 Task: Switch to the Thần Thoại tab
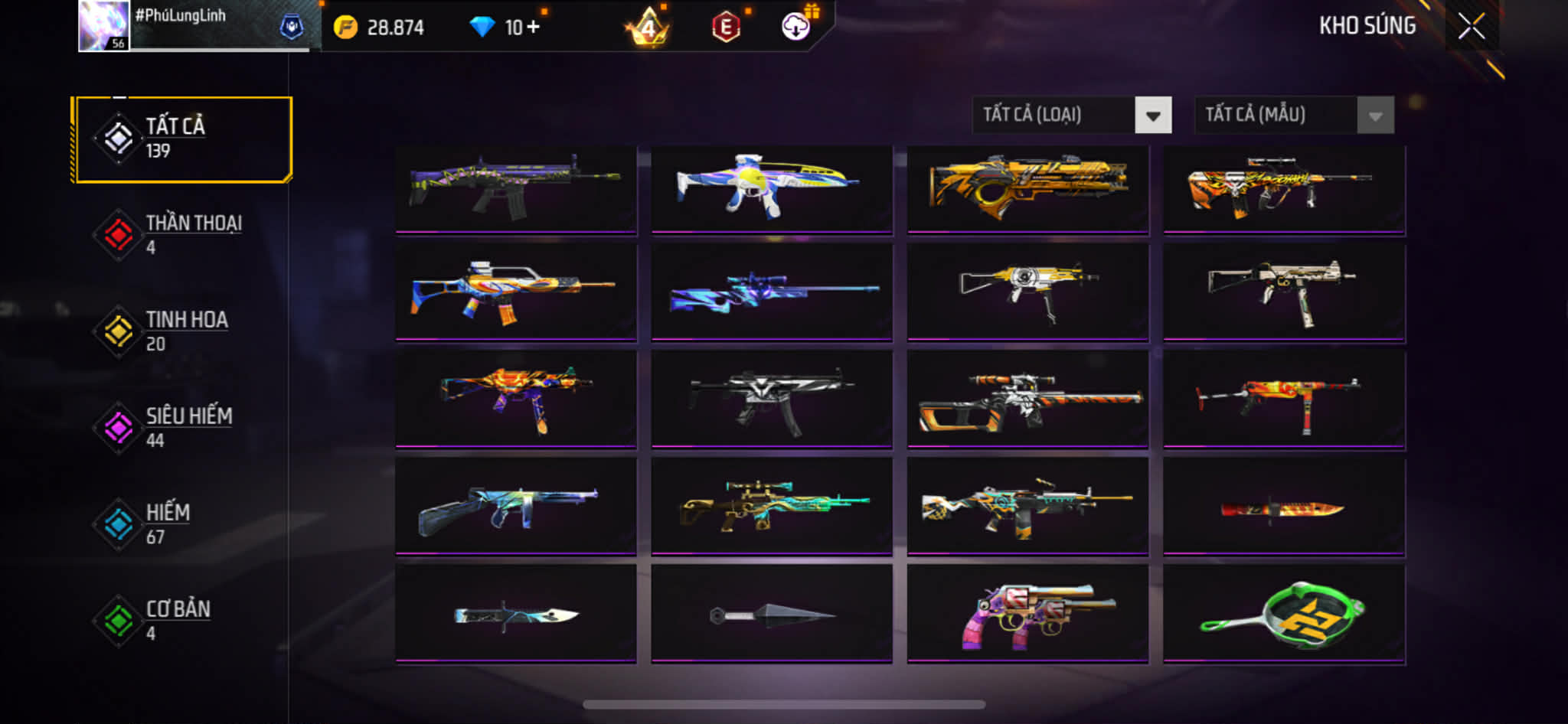tap(182, 235)
